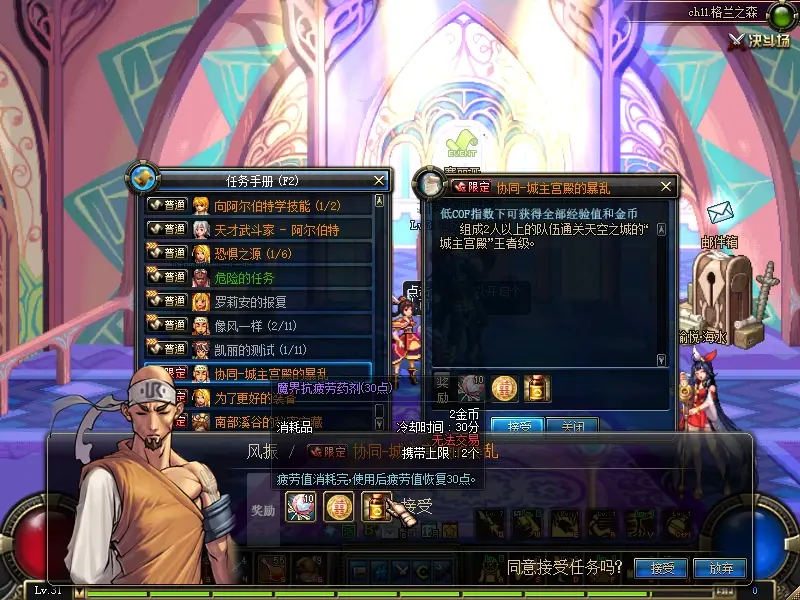This screenshot has width=800, height=600.
Task: Close the 协同-城主宫殿的暴乱 detail panel
Action: click(x=666, y=186)
